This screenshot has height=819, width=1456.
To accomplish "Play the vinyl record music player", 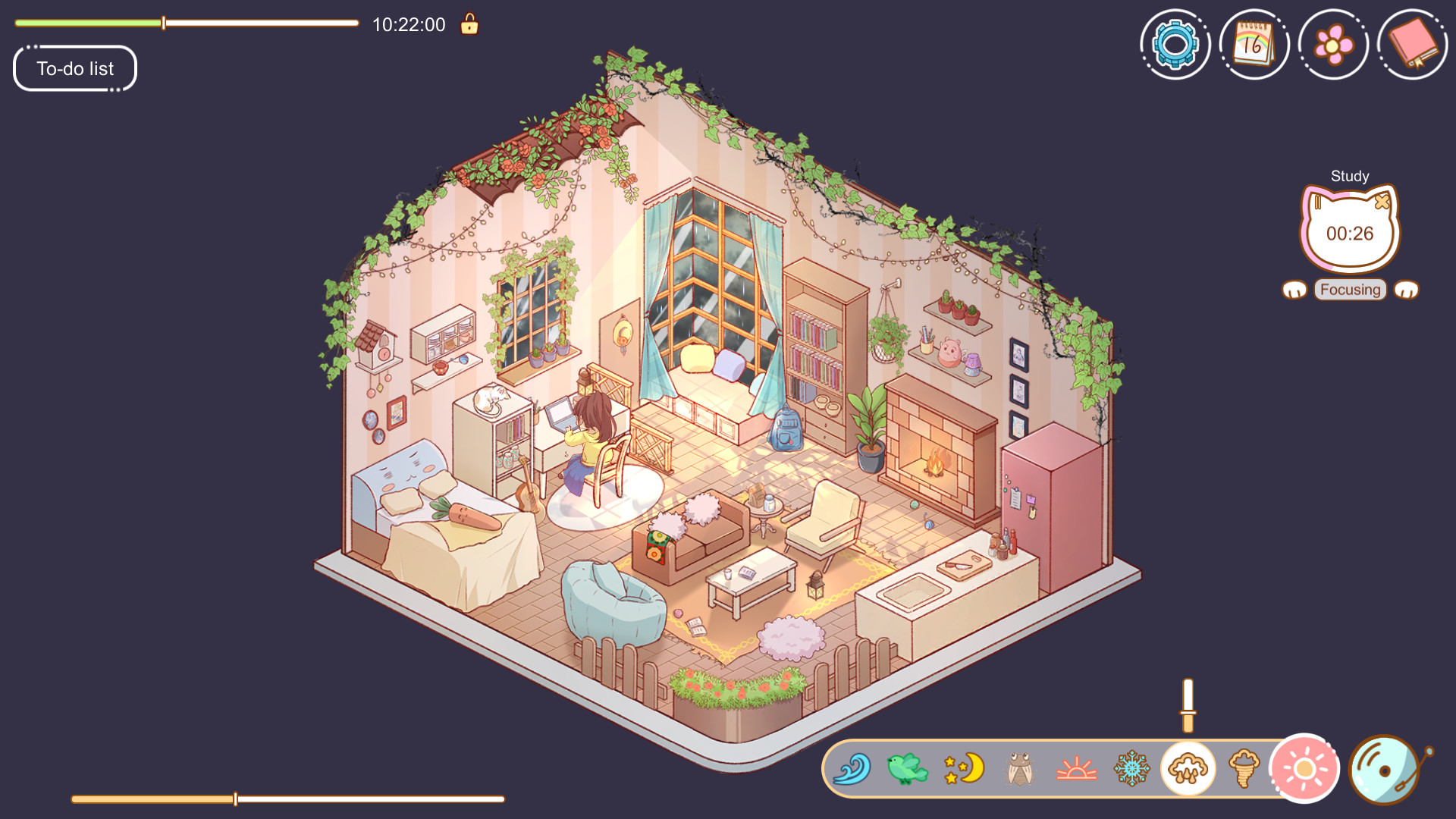I will click(1382, 768).
